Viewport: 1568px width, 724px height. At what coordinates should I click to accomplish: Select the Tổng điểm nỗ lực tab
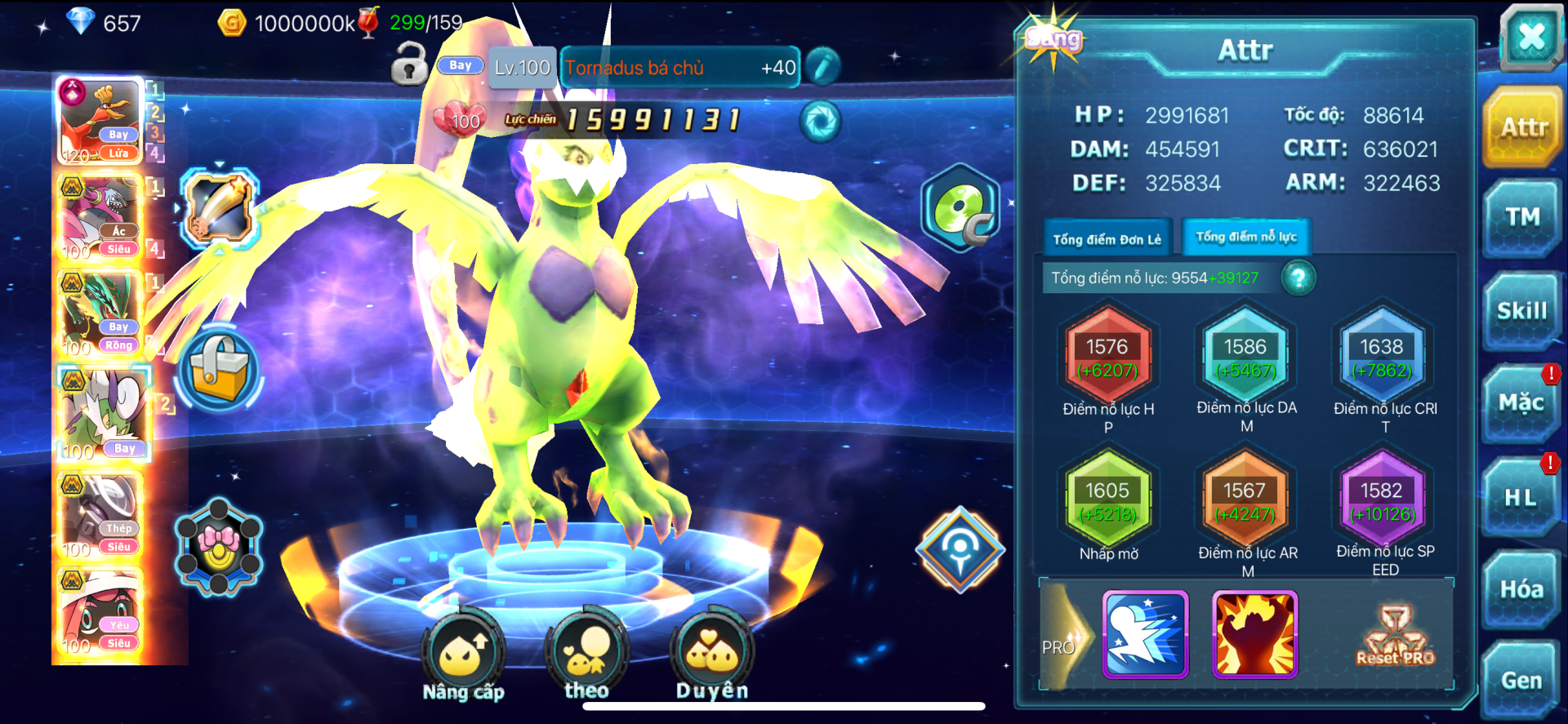click(1246, 237)
